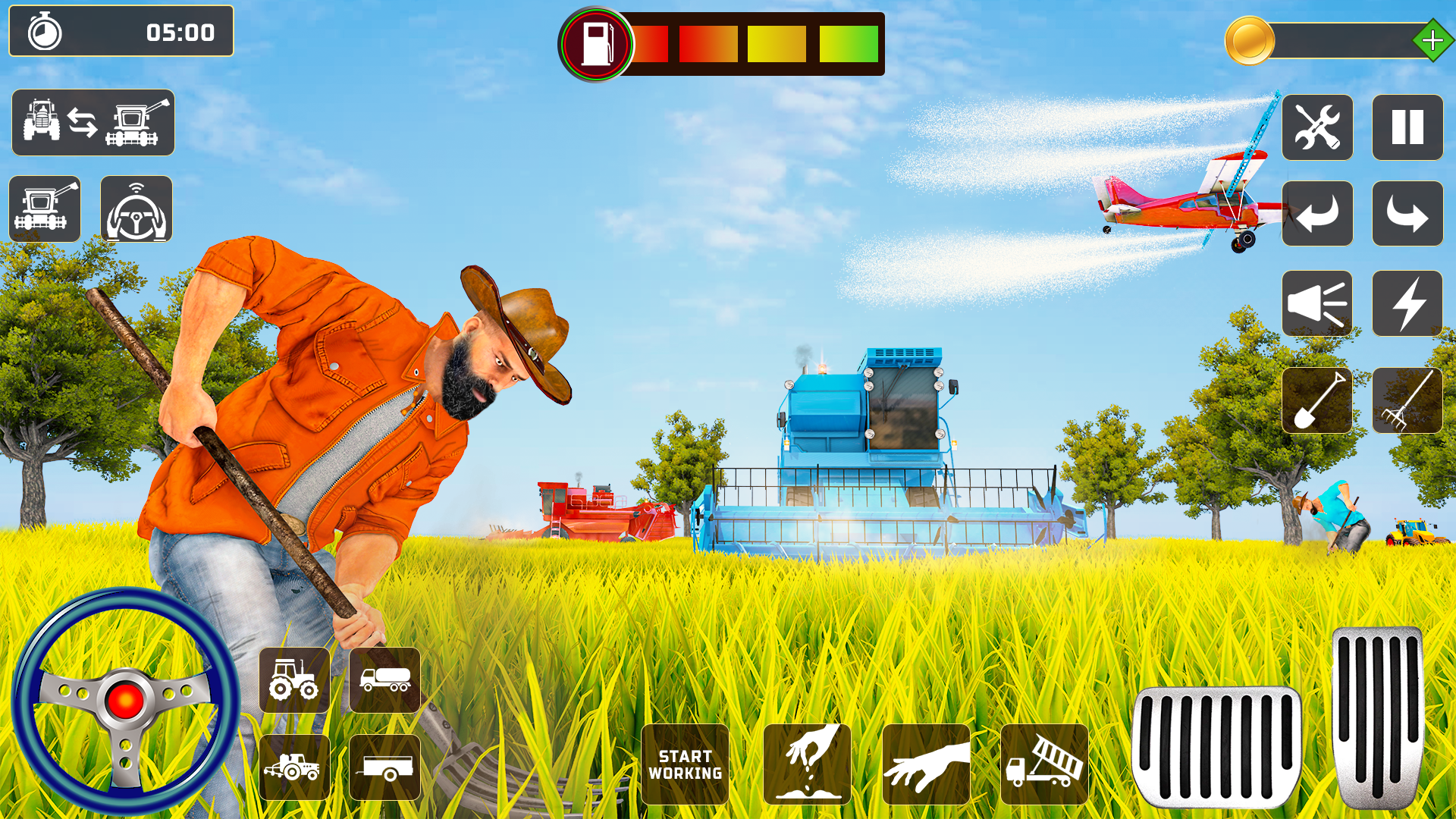Screen dimensions: 1456x819
Task: Pause the game
Action: [1407, 128]
